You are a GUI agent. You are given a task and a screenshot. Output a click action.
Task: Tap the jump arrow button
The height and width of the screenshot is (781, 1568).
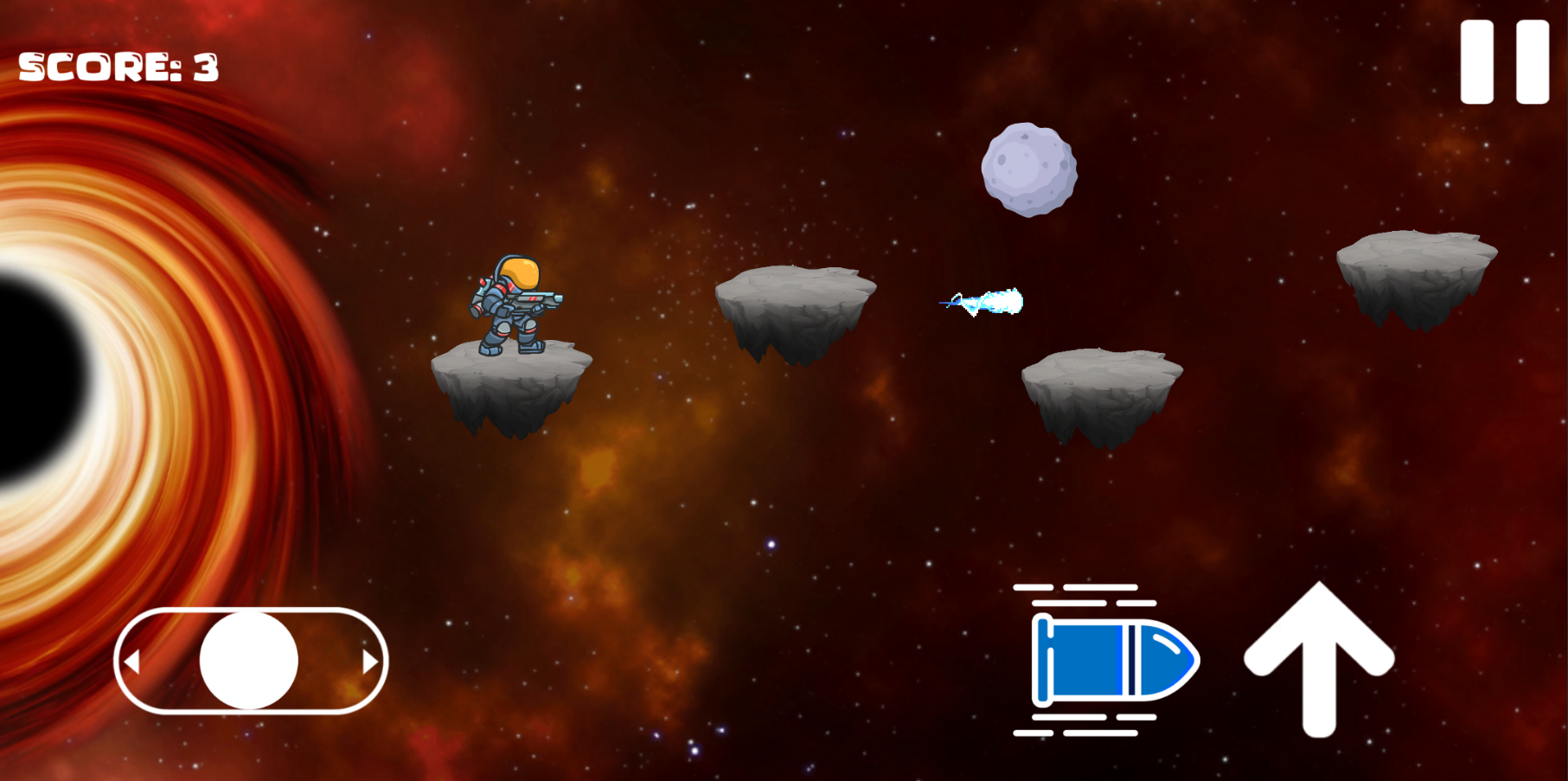[x=1318, y=659]
